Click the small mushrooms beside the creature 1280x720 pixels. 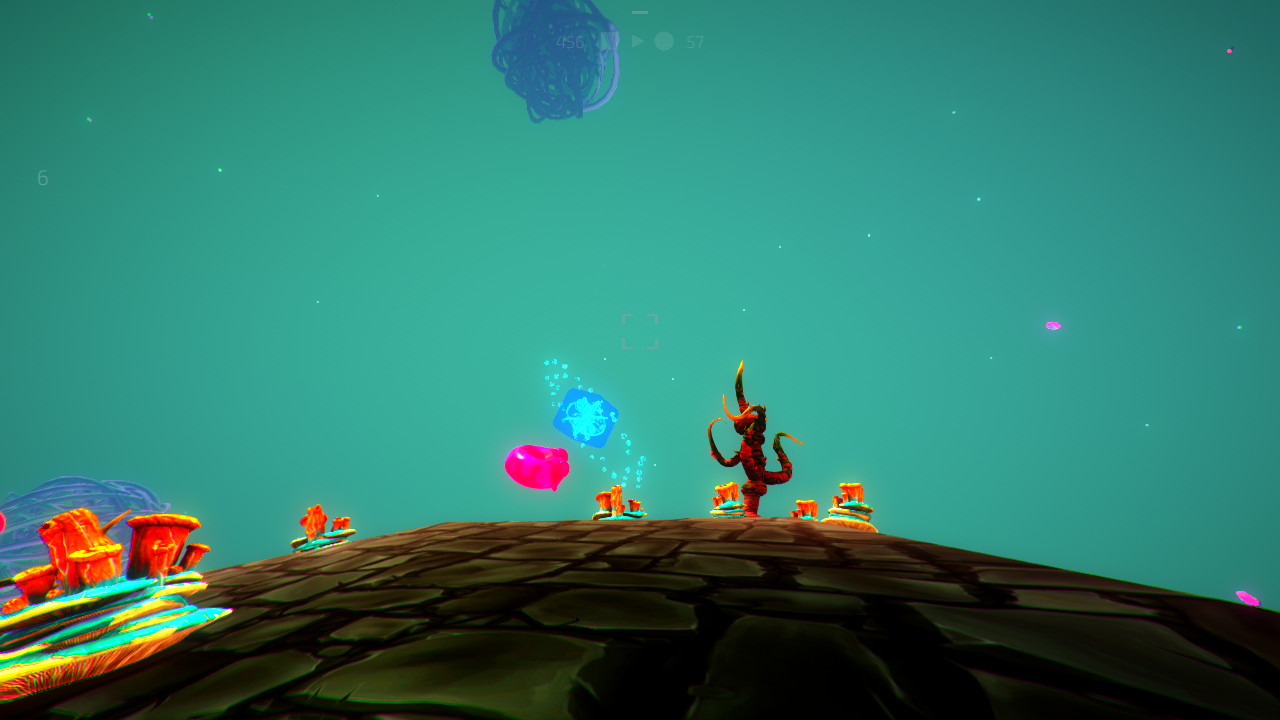pyautogui.click(x=725, y=498)
